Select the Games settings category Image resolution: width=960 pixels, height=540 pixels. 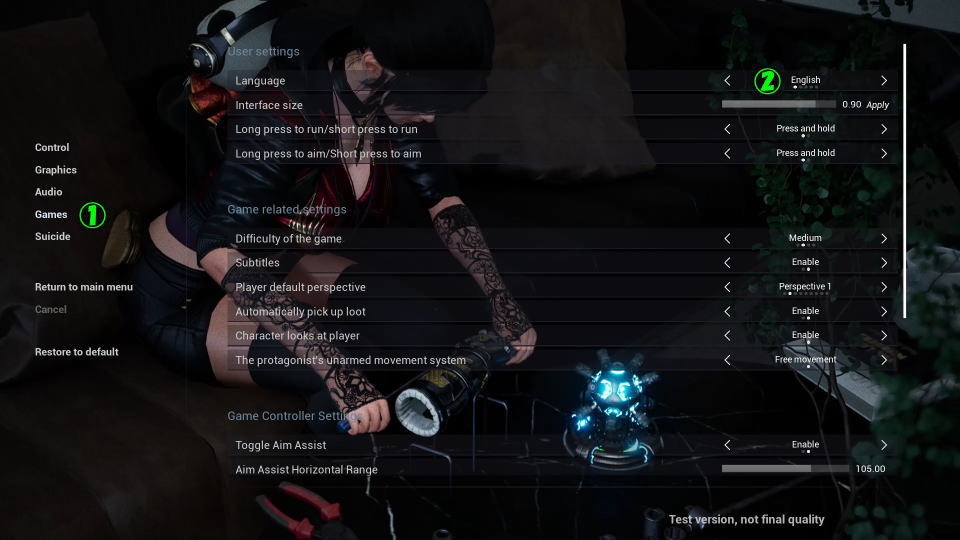[x=51, y=214]
